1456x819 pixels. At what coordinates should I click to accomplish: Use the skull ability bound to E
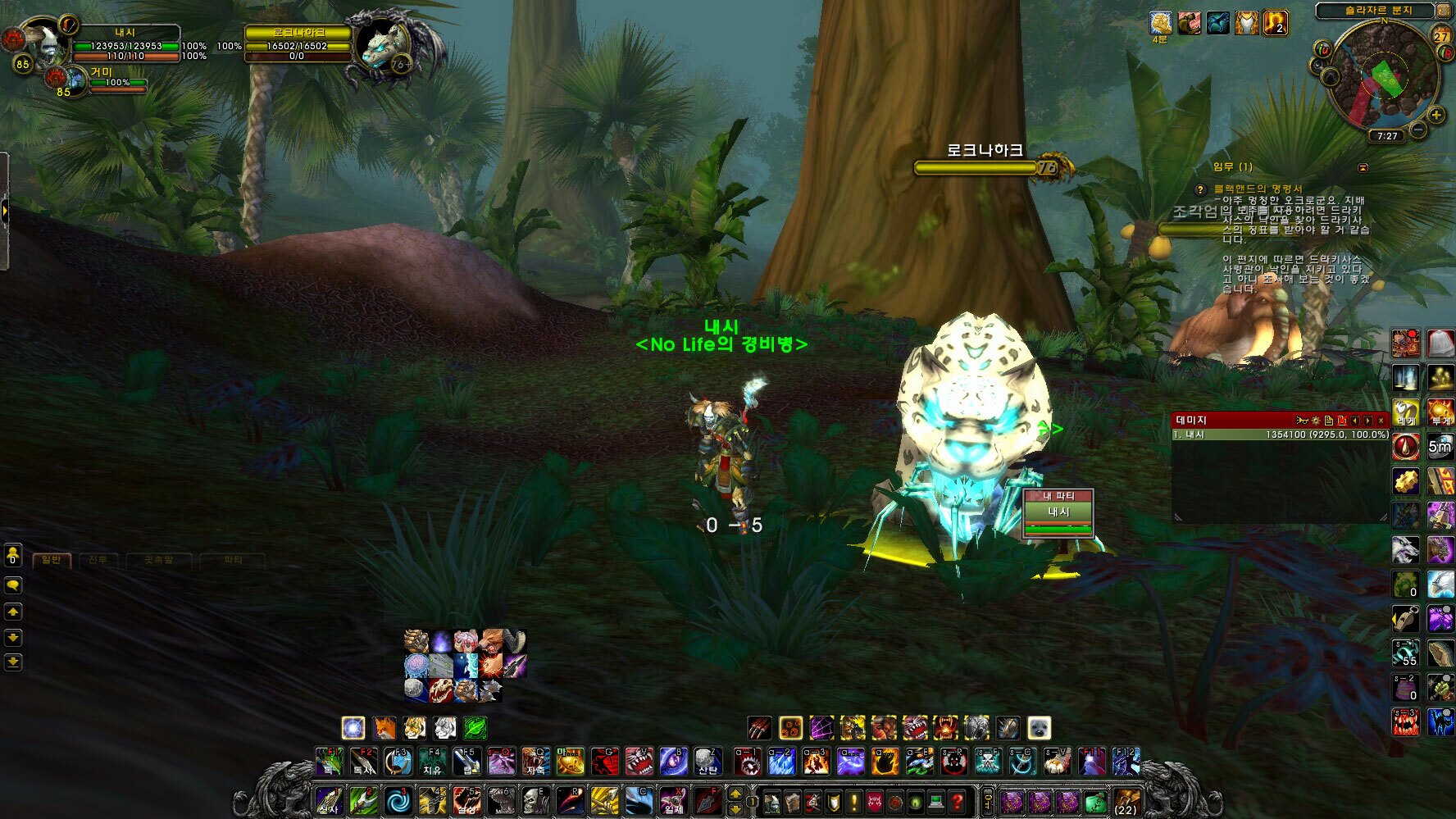point(535,801)
